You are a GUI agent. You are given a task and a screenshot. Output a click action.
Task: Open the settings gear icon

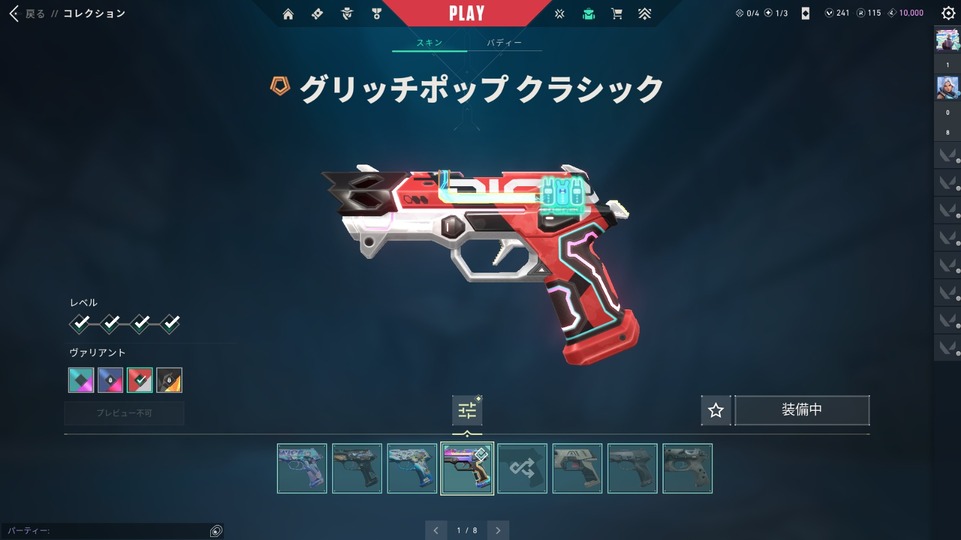[x=948, y=14]
